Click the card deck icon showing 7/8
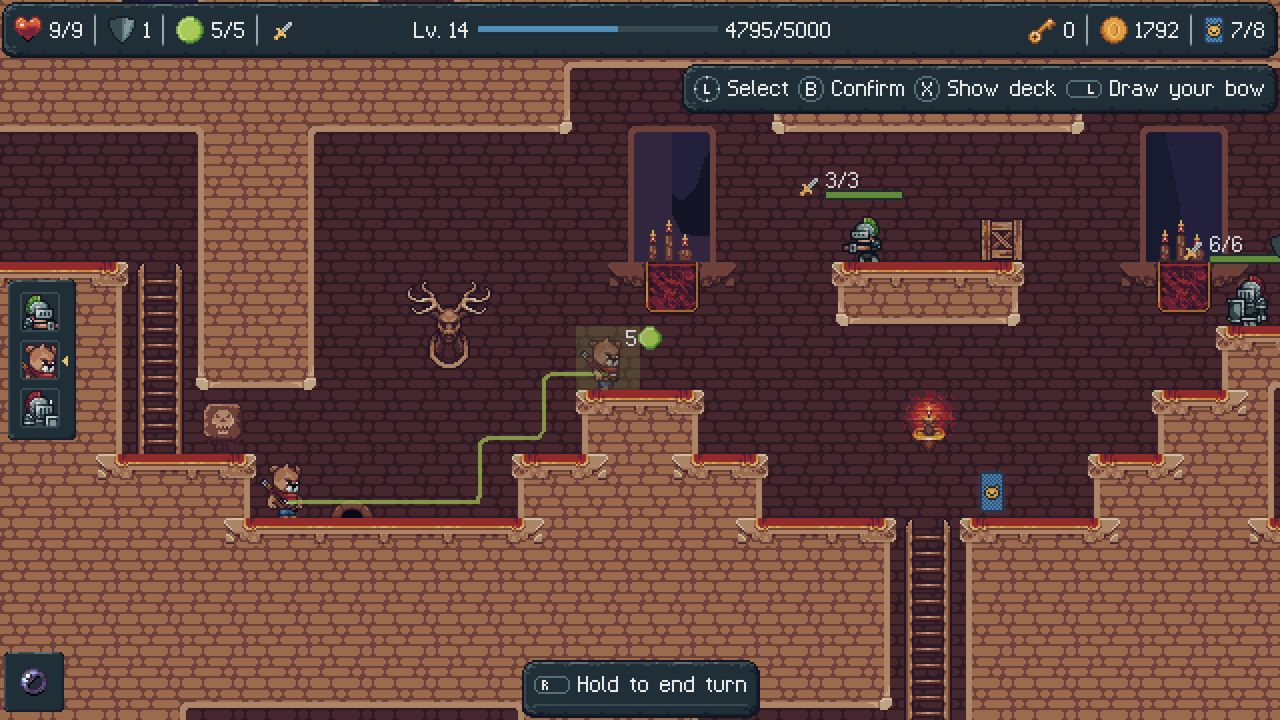The image size is (1280, 720). click(x=1214, y=30)
